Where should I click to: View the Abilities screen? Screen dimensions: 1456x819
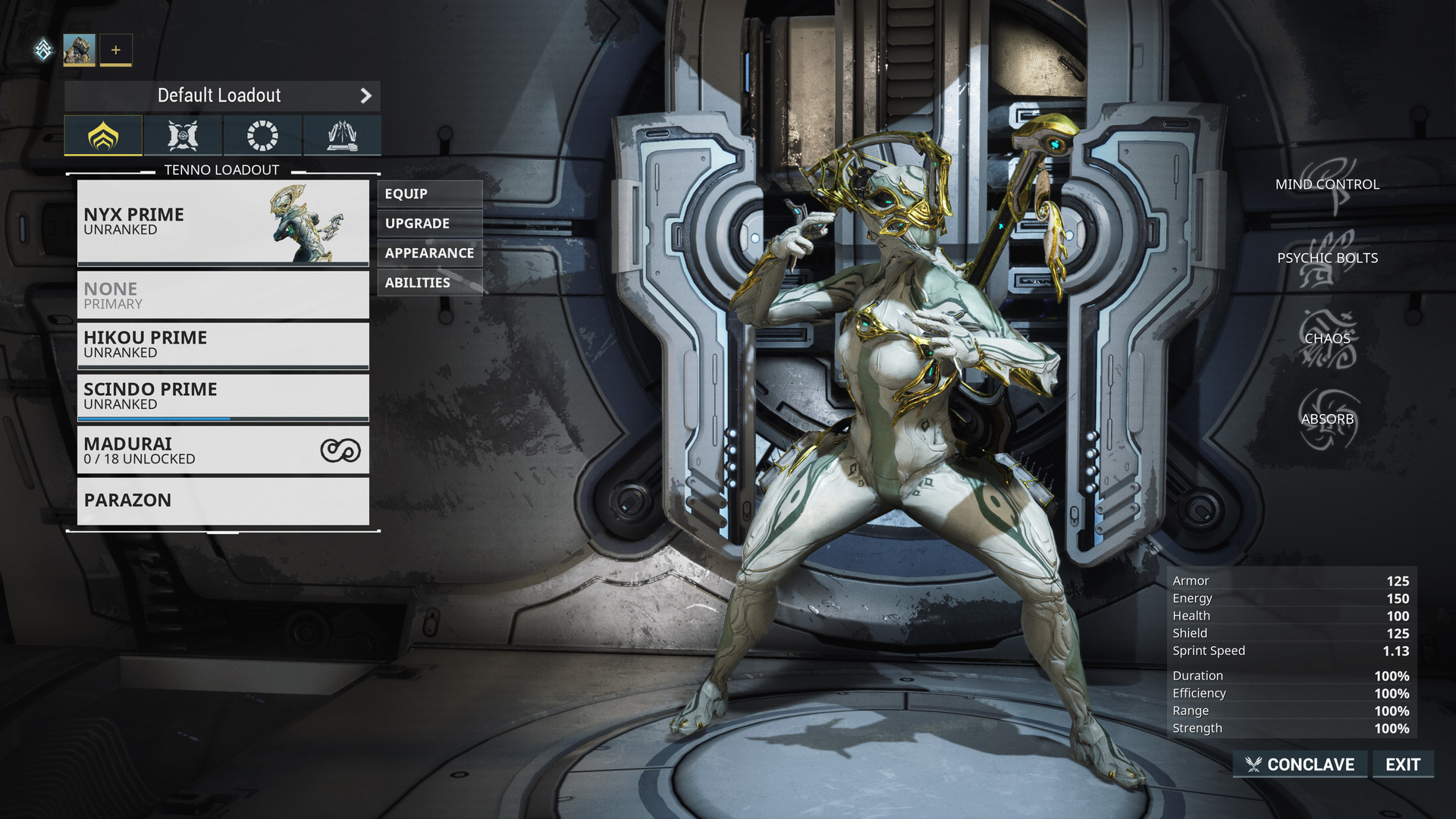429,283
